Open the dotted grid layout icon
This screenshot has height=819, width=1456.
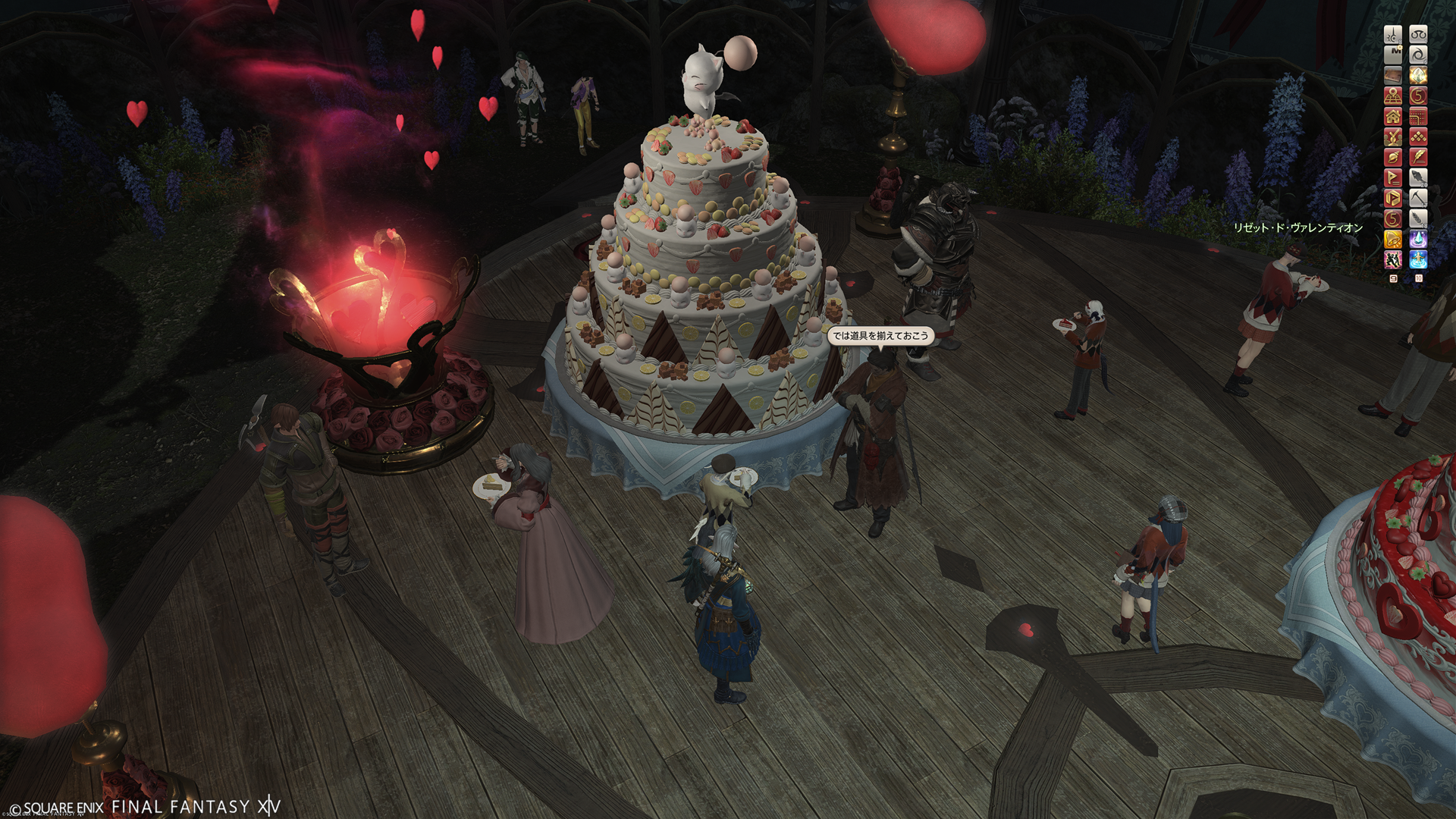[1418, 116]
